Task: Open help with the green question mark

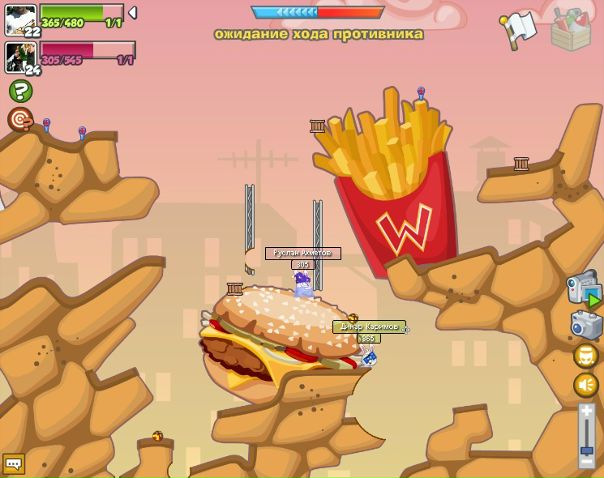Action: click(x=20, y=91)
